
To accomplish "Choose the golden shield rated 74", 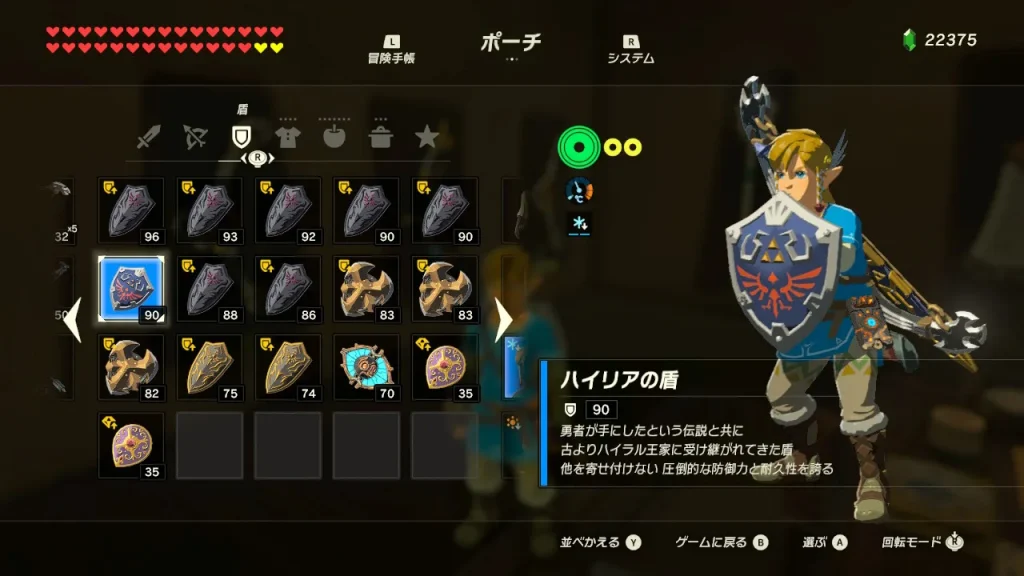I will (x=287, y=366).
